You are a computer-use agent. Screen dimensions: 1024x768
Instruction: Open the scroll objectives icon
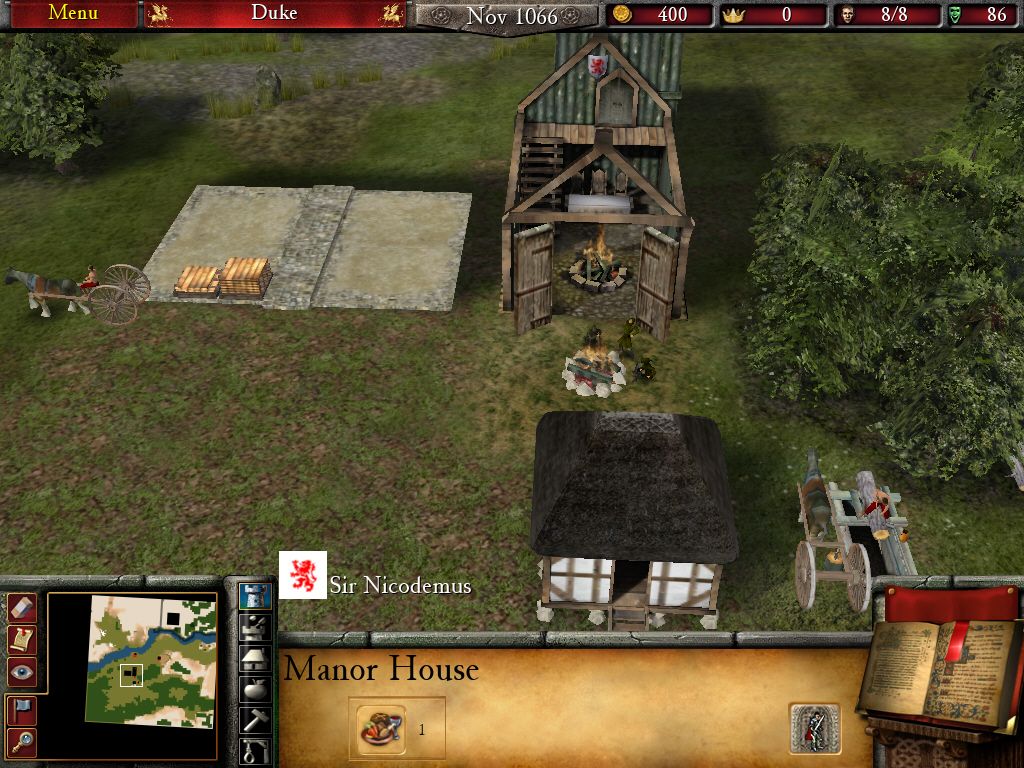tap(22, 639)
